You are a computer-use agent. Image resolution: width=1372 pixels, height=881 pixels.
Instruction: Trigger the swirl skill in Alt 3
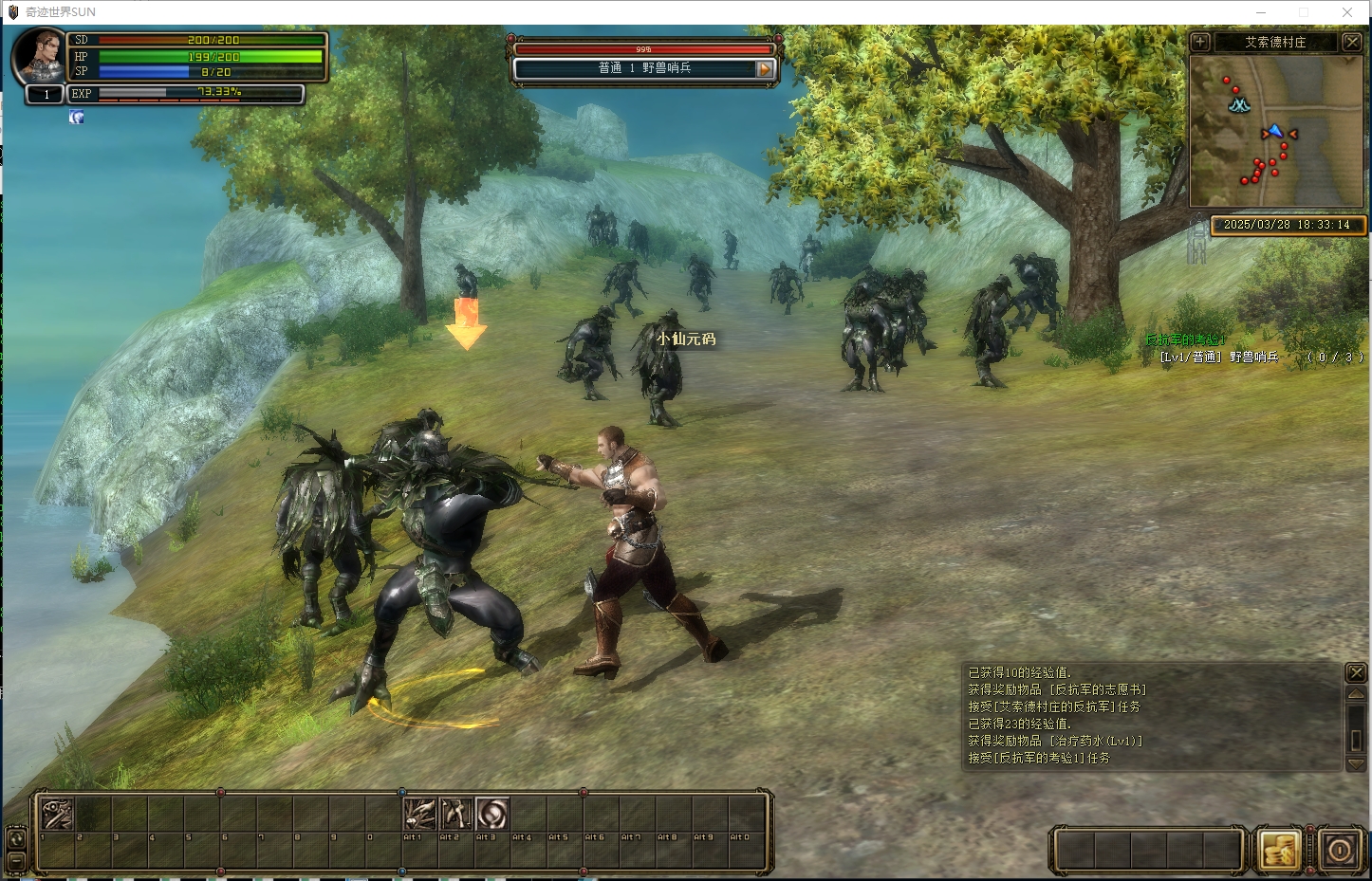491,814
